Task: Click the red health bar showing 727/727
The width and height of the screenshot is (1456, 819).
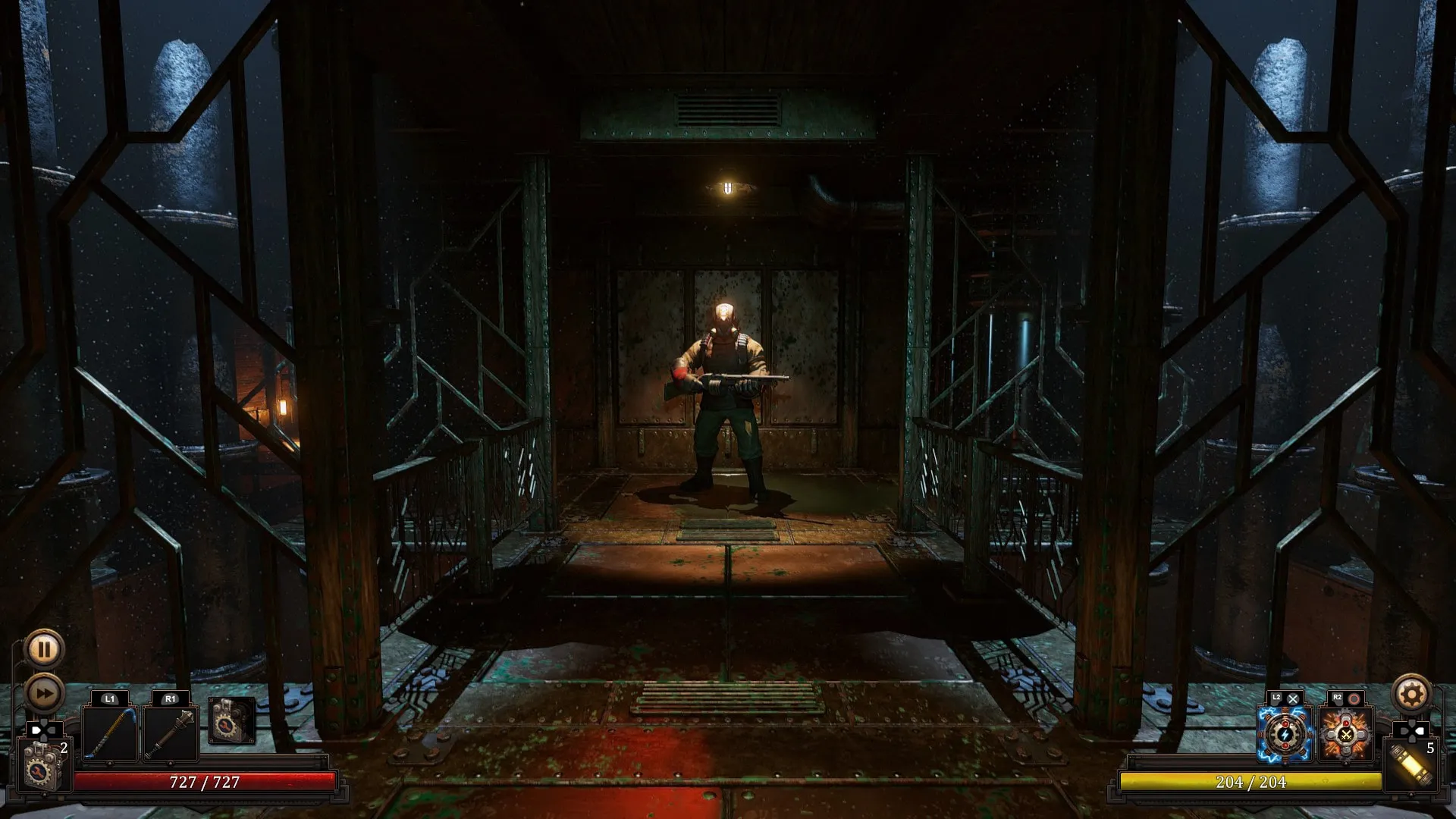Action: (202, 780)
